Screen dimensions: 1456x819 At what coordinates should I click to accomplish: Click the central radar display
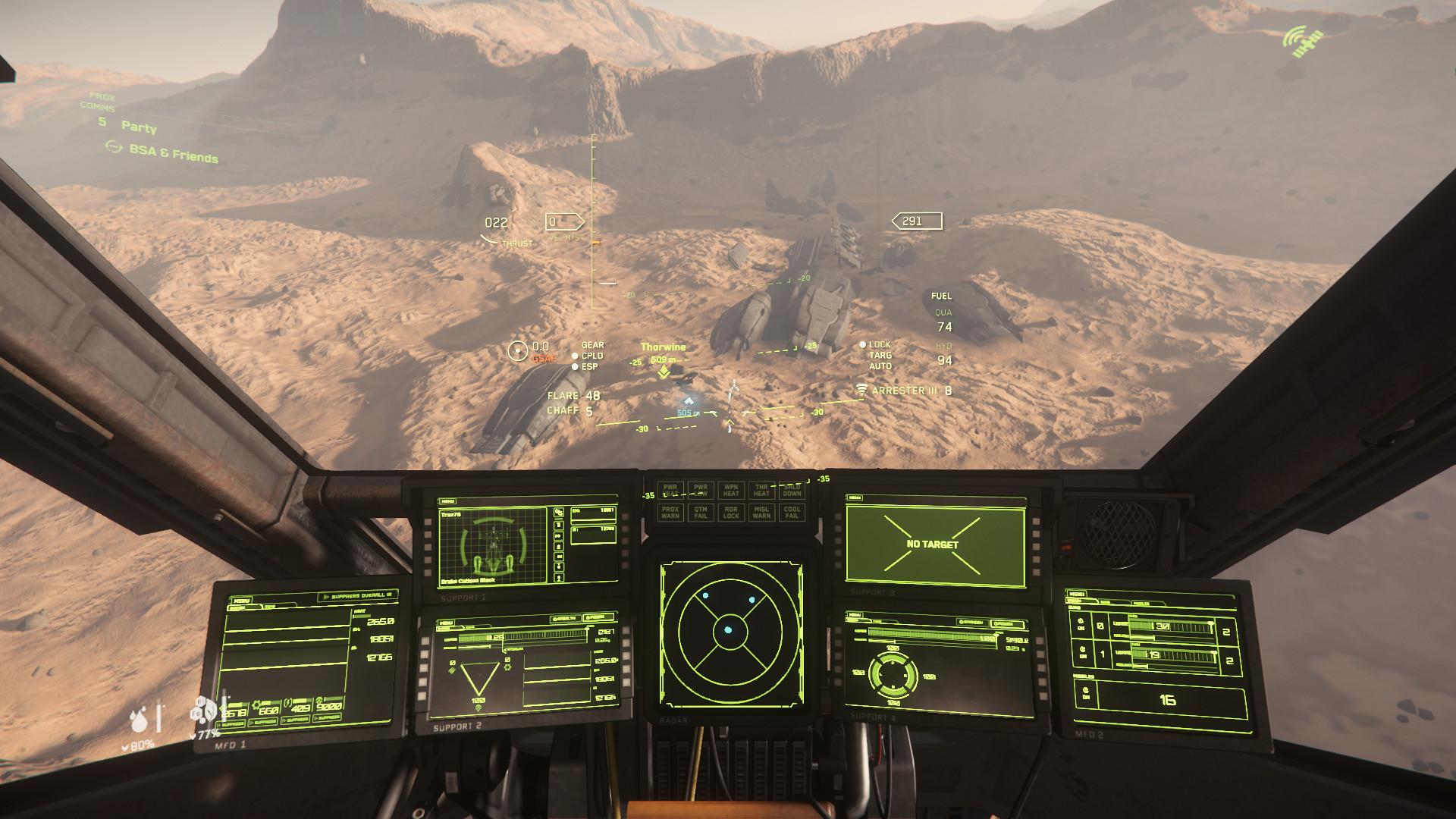728,629
